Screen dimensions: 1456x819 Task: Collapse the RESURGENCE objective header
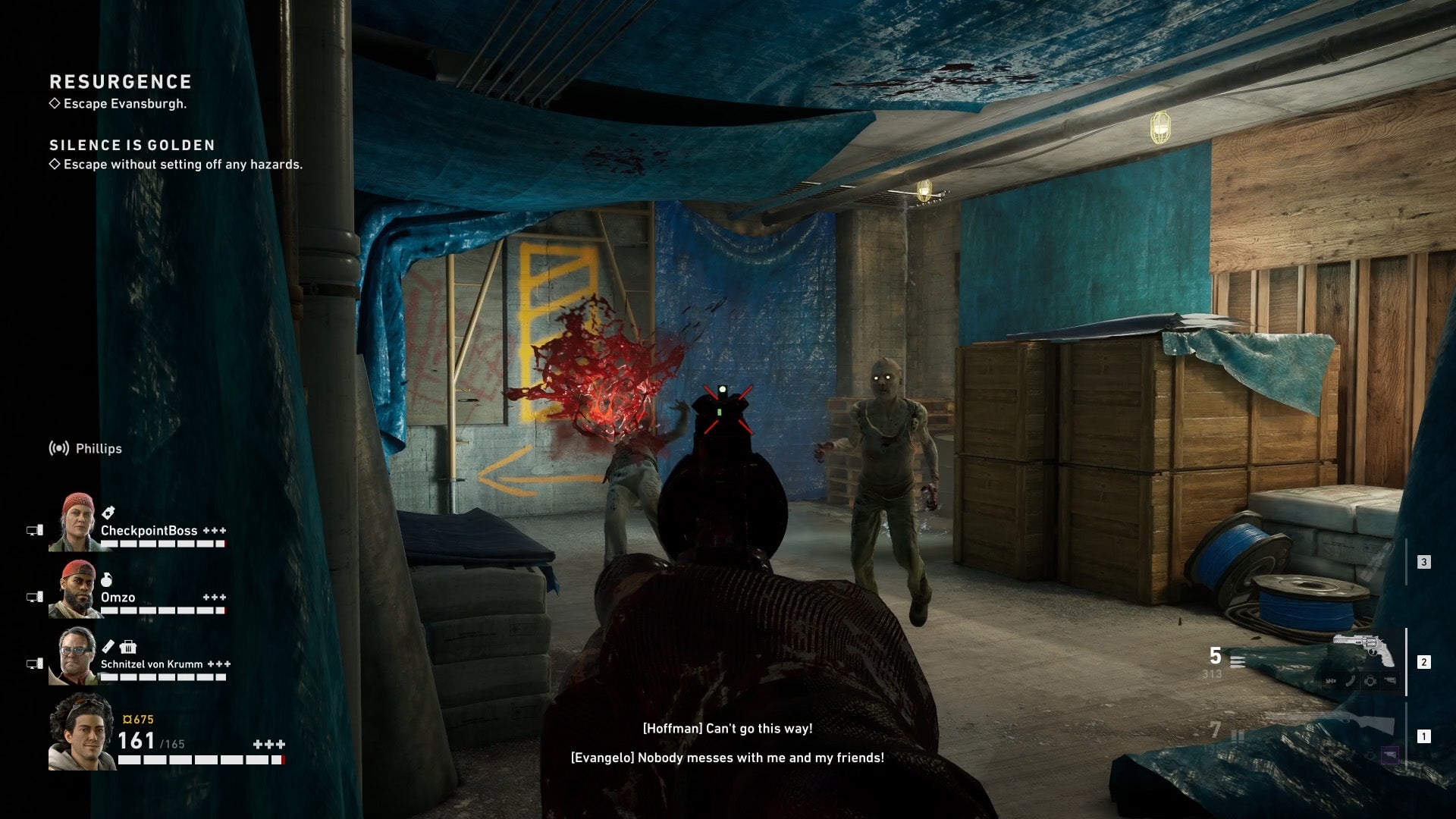pos(121,82)
